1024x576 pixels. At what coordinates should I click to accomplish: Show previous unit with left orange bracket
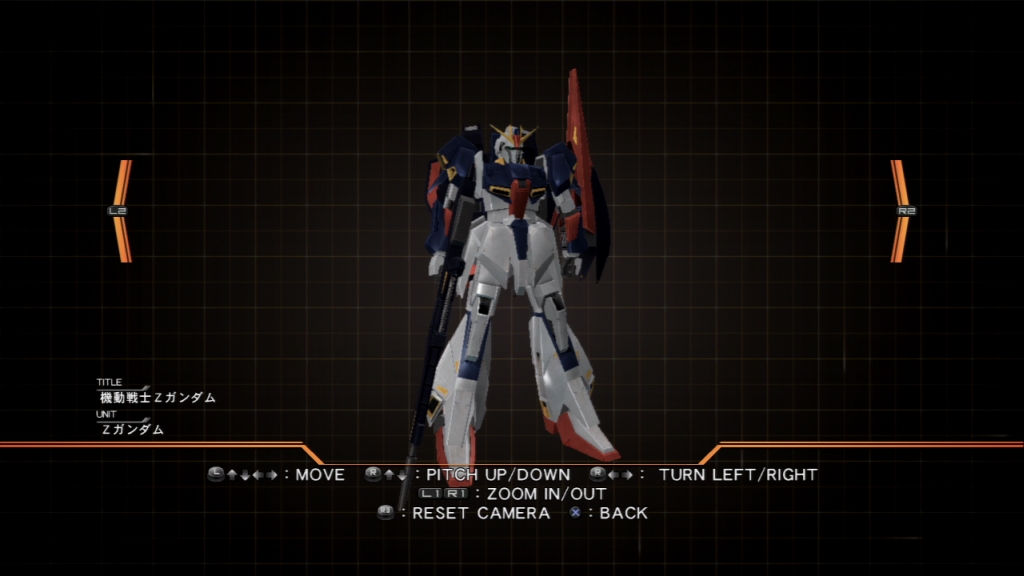point(122,211)
